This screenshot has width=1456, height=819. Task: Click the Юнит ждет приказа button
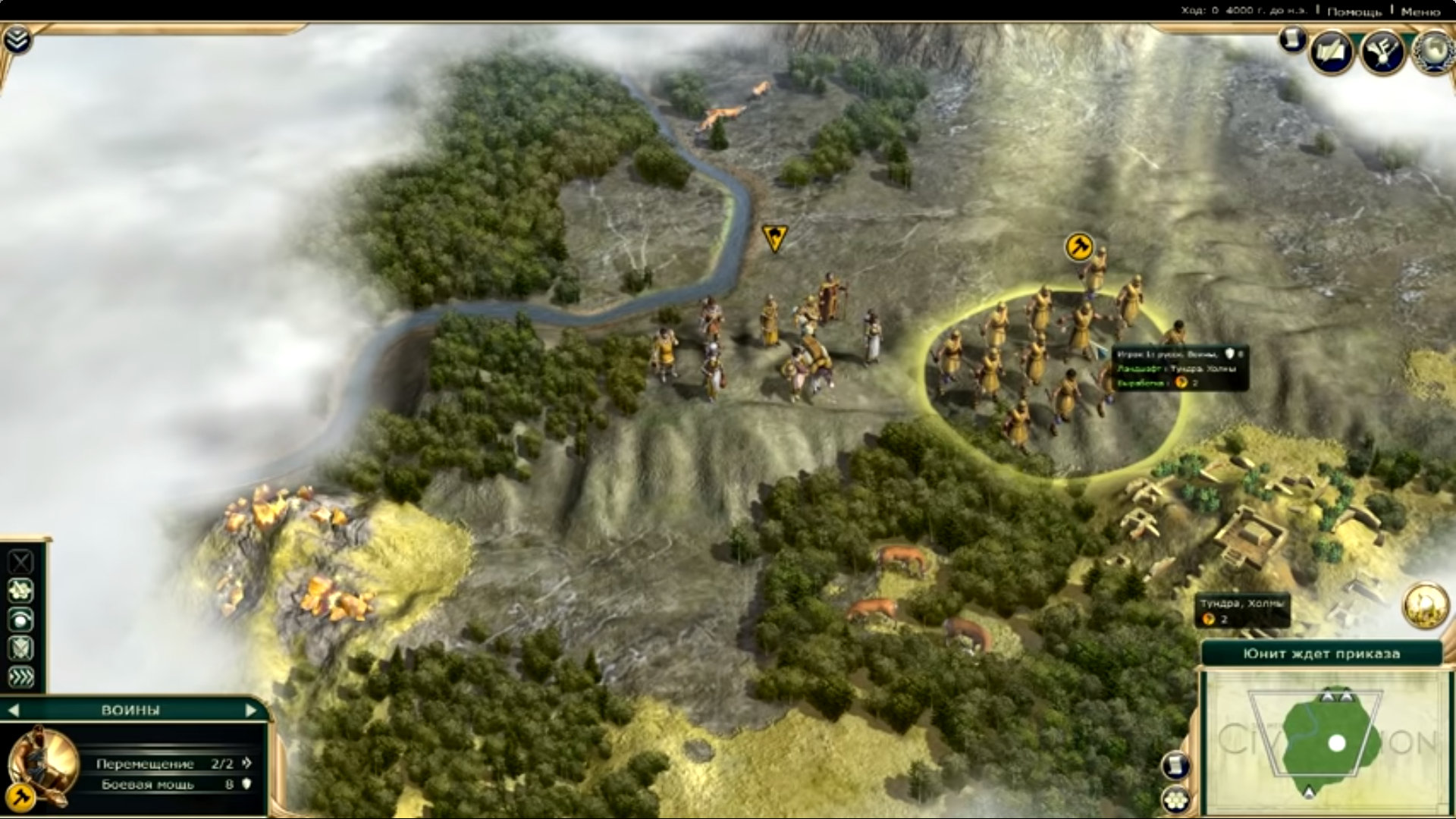[x=1321, y=654]
